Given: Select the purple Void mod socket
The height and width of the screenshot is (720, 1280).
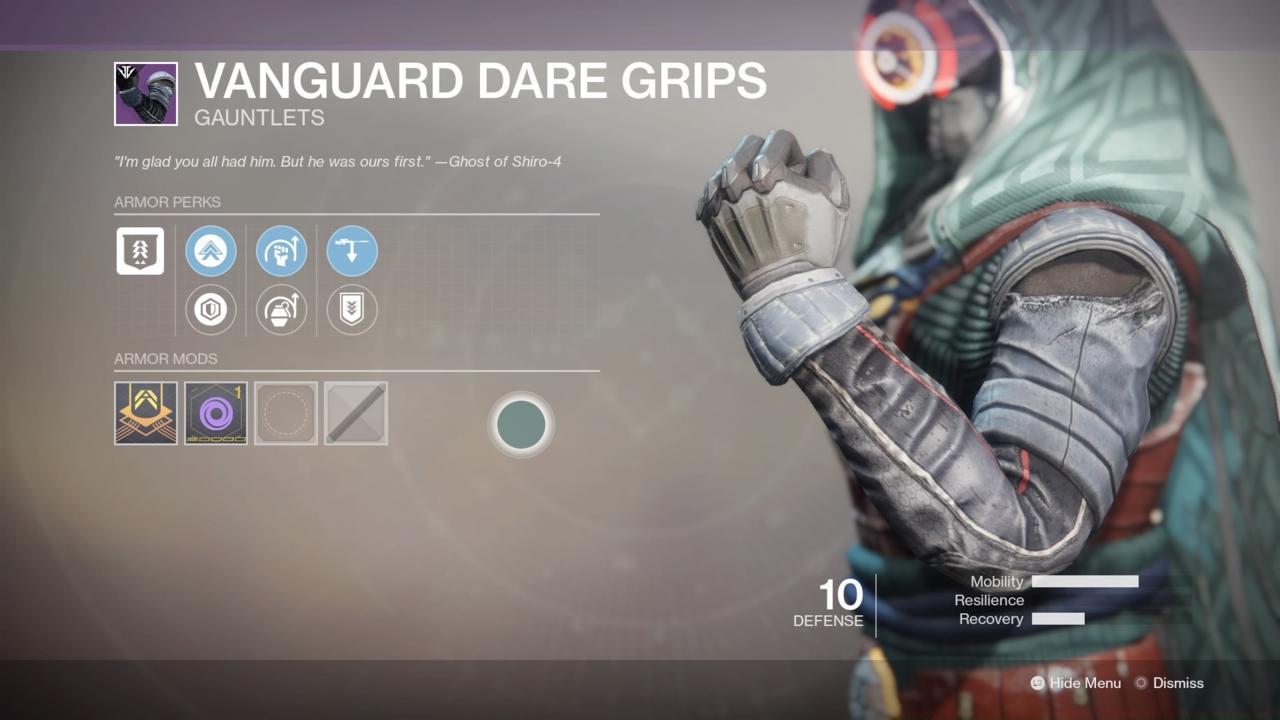Looking at the screenshot, I should [x=216, y=412].
